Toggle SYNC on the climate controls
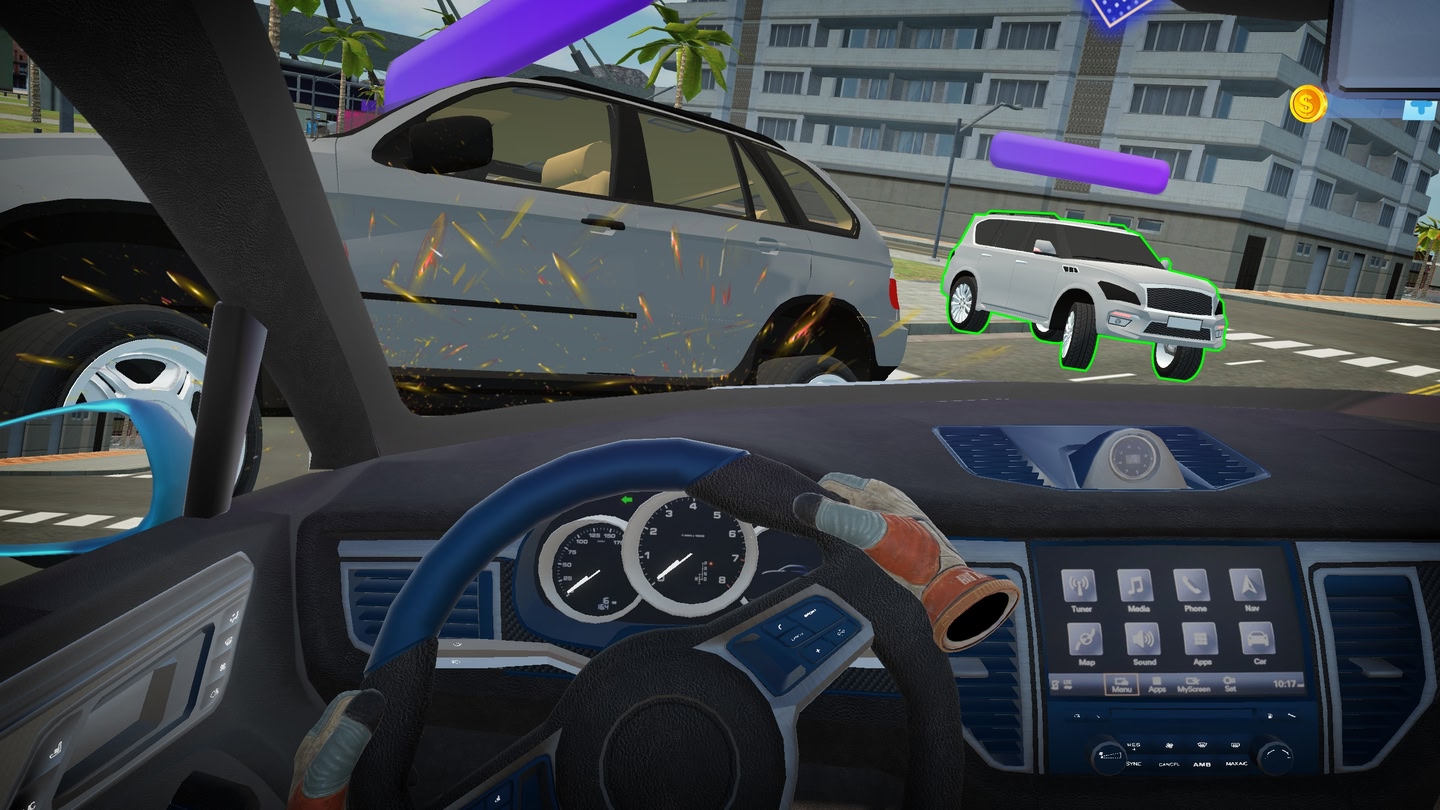 pyautogui.click(x=1133, y=764)
